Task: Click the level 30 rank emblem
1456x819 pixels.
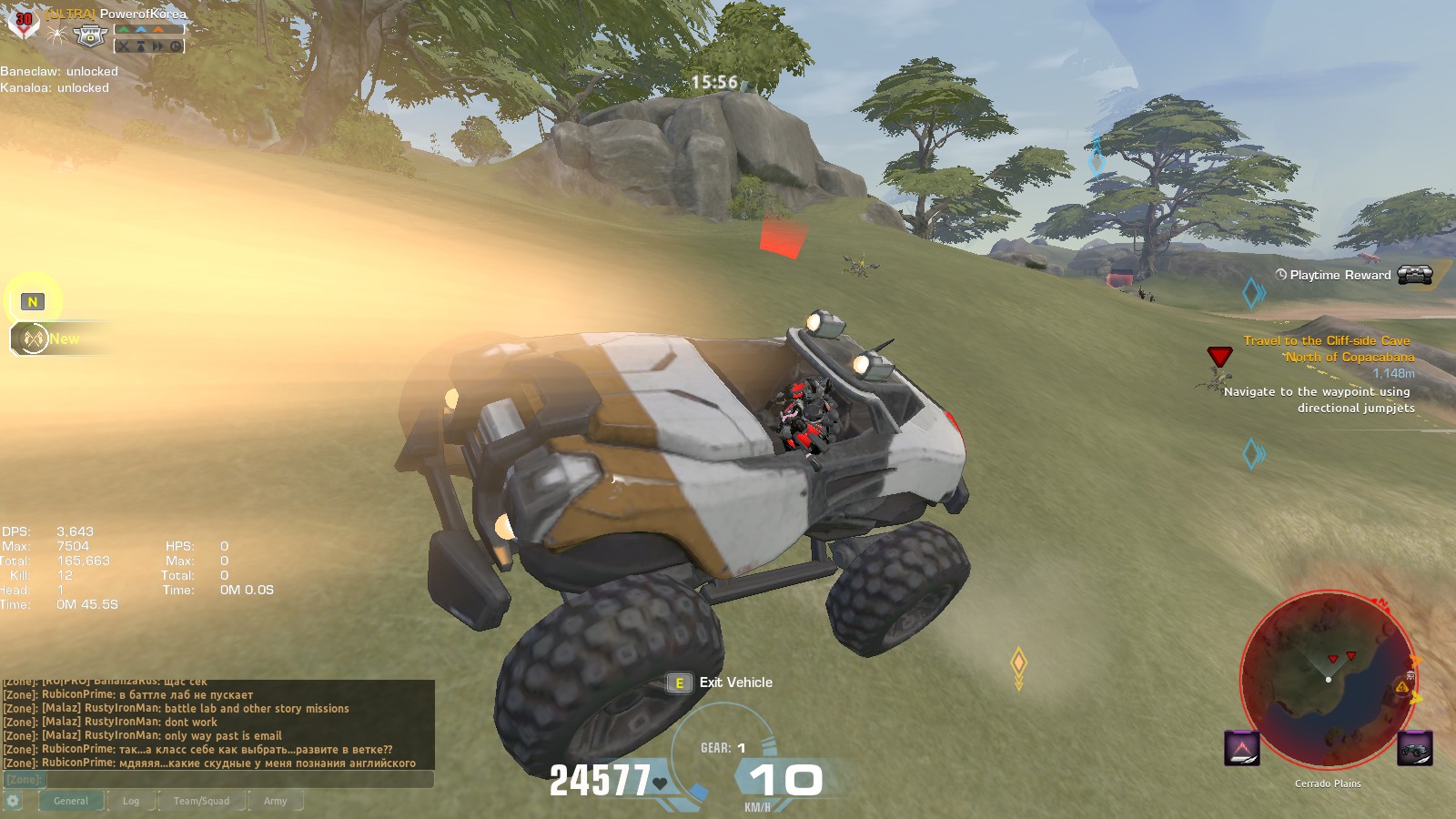Action: pos(24,19)
